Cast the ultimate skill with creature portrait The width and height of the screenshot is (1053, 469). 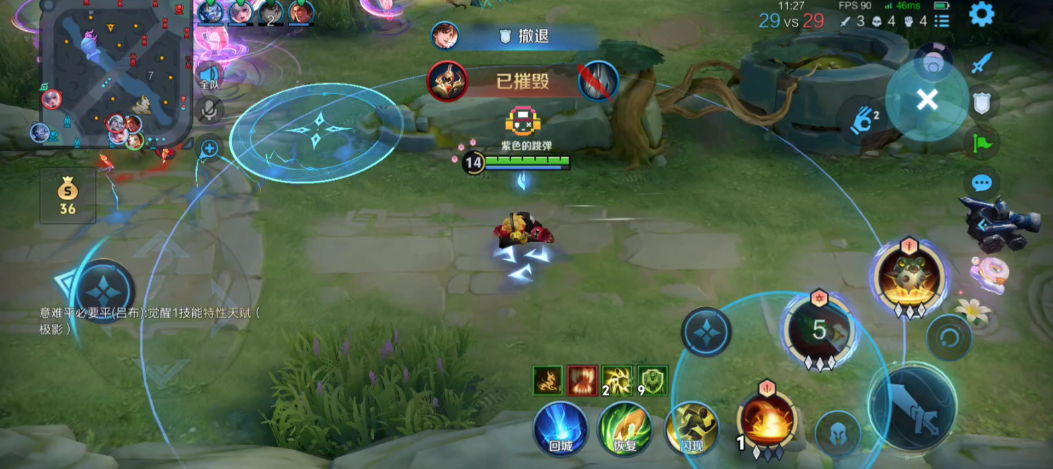[x=908, y=275]
